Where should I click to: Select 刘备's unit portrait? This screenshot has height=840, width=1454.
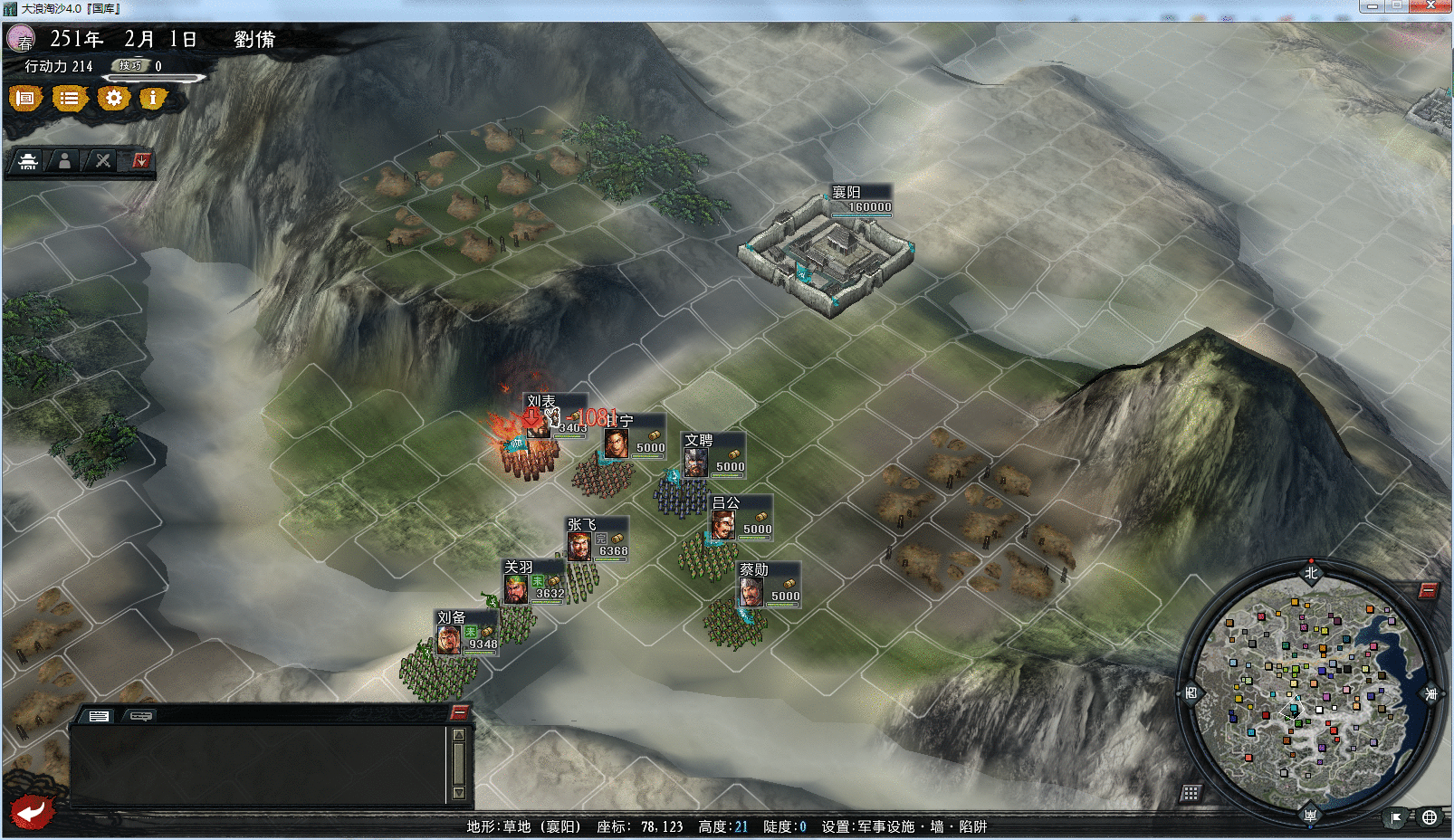coord(447,642)
